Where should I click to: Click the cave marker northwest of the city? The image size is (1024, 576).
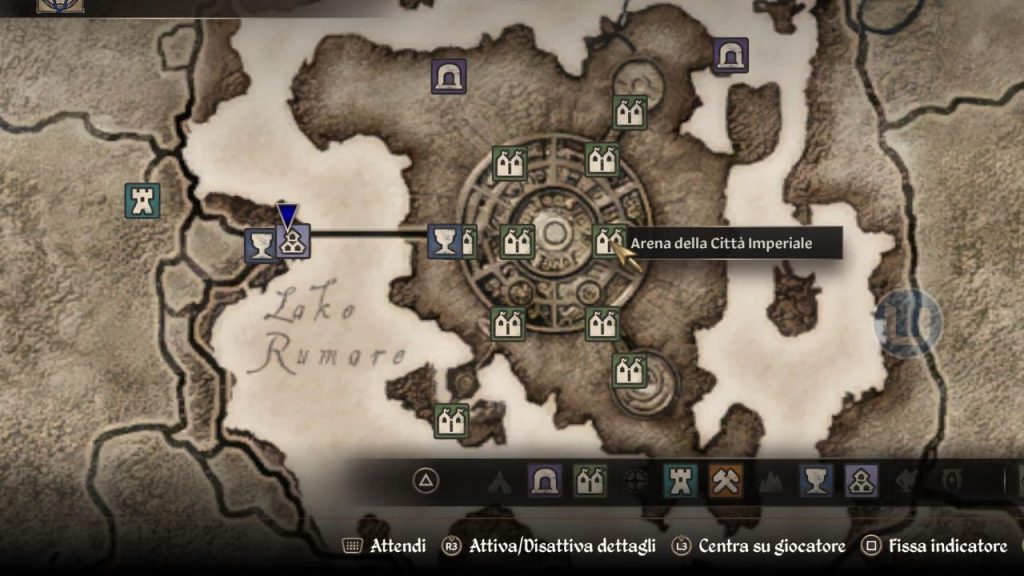(x=449, y=76)
